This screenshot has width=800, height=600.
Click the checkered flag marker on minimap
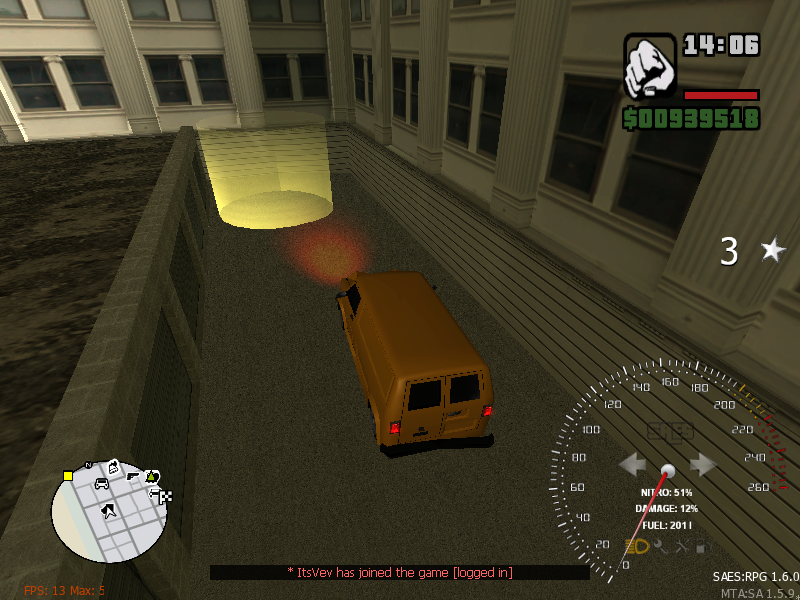tap(165, 496)
